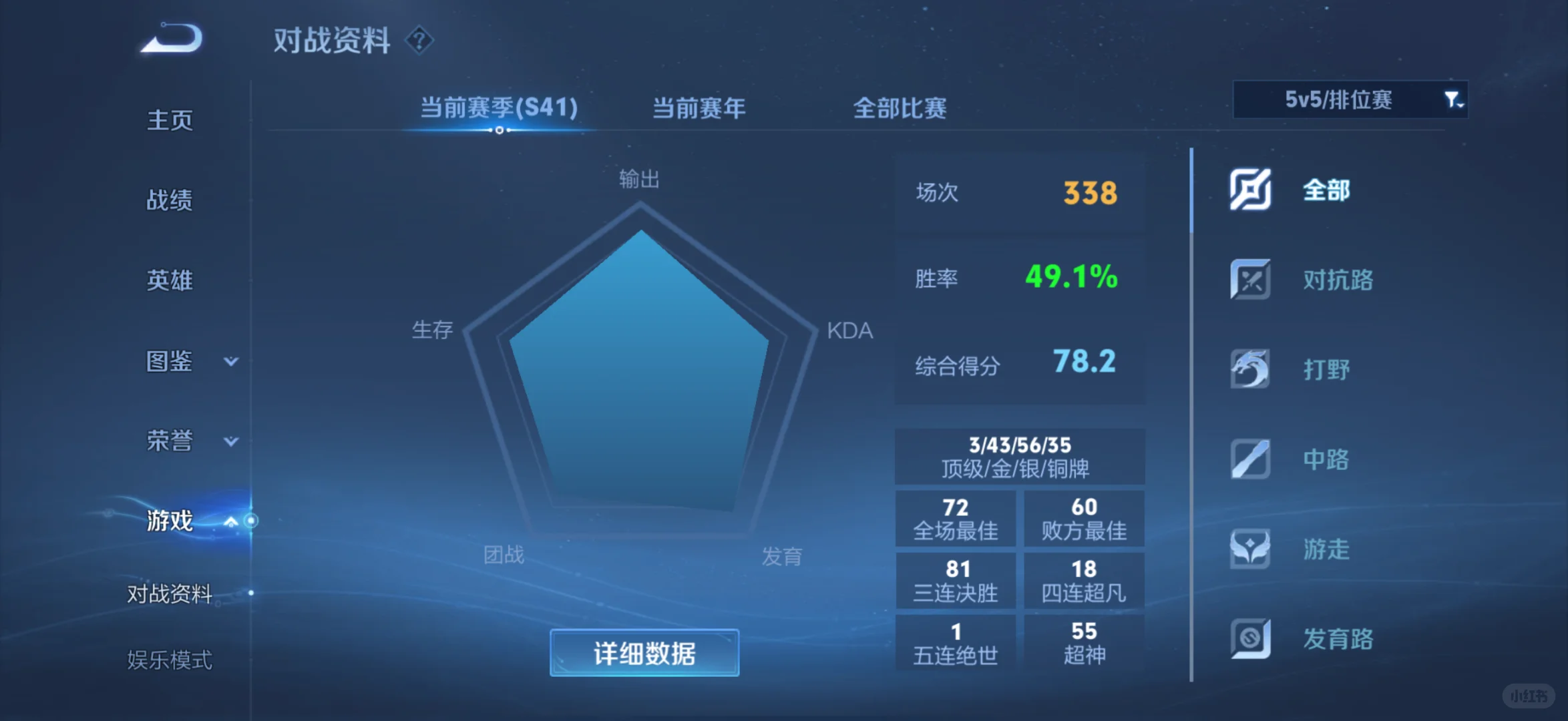1568x721 pixels.
Task: Go to the 战绩 match history page
Action: point(169,200)
